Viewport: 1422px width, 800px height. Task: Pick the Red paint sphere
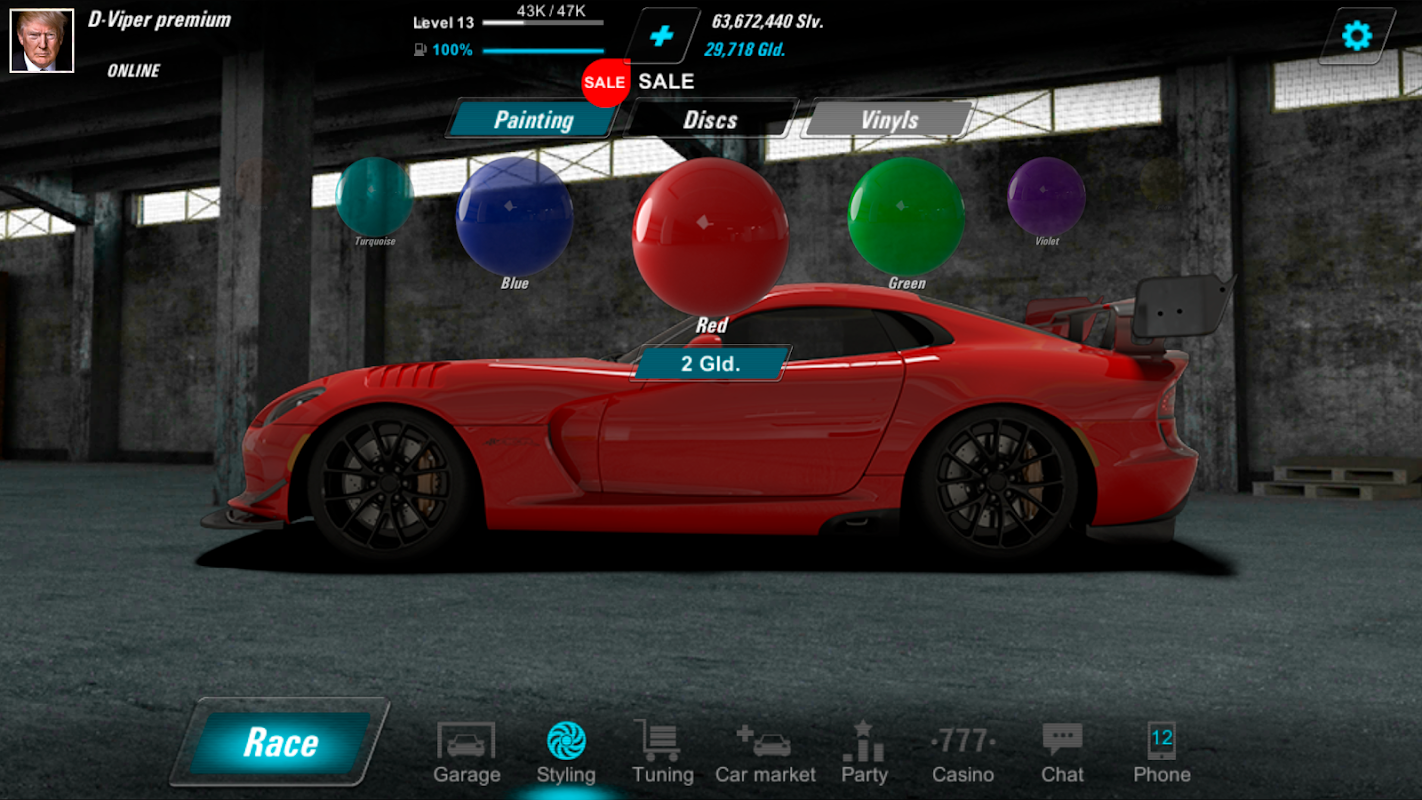[710, 235]
